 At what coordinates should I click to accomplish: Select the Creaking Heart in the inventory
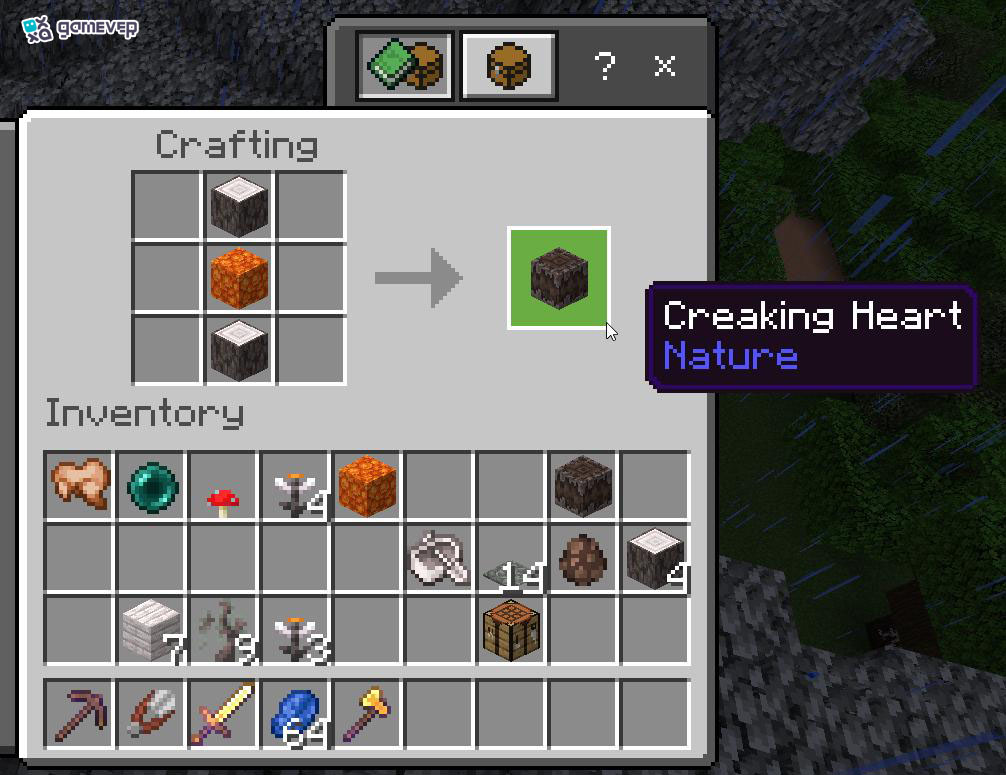[x=583, y=486]
